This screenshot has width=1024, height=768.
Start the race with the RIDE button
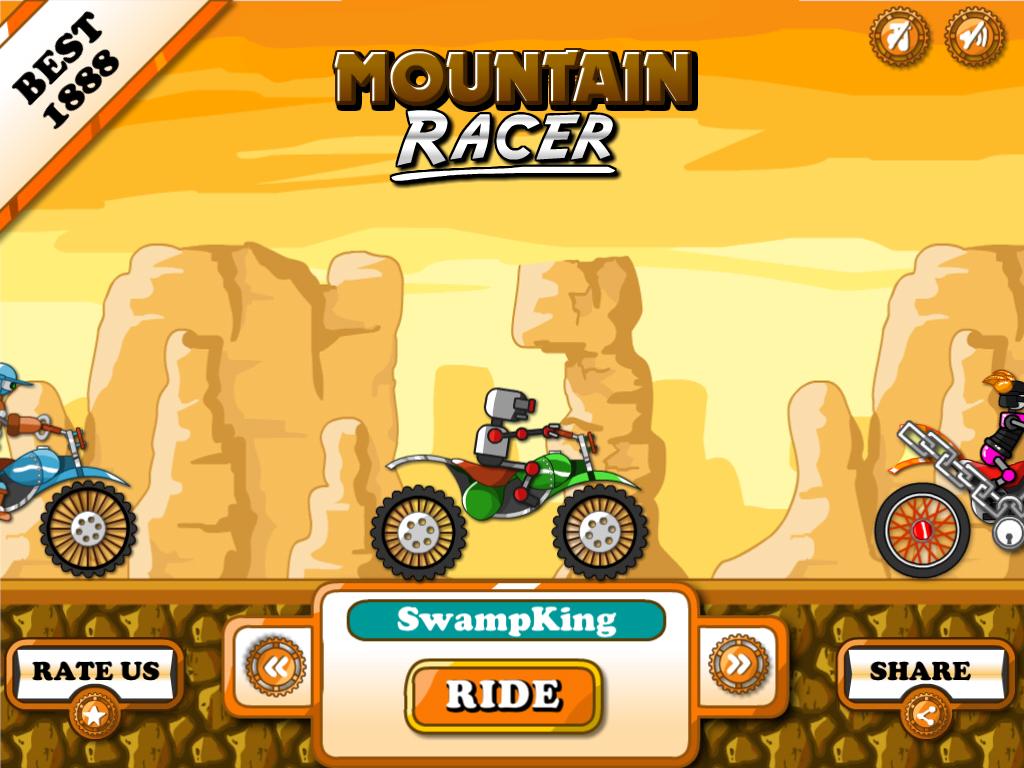tap(503, 694)
